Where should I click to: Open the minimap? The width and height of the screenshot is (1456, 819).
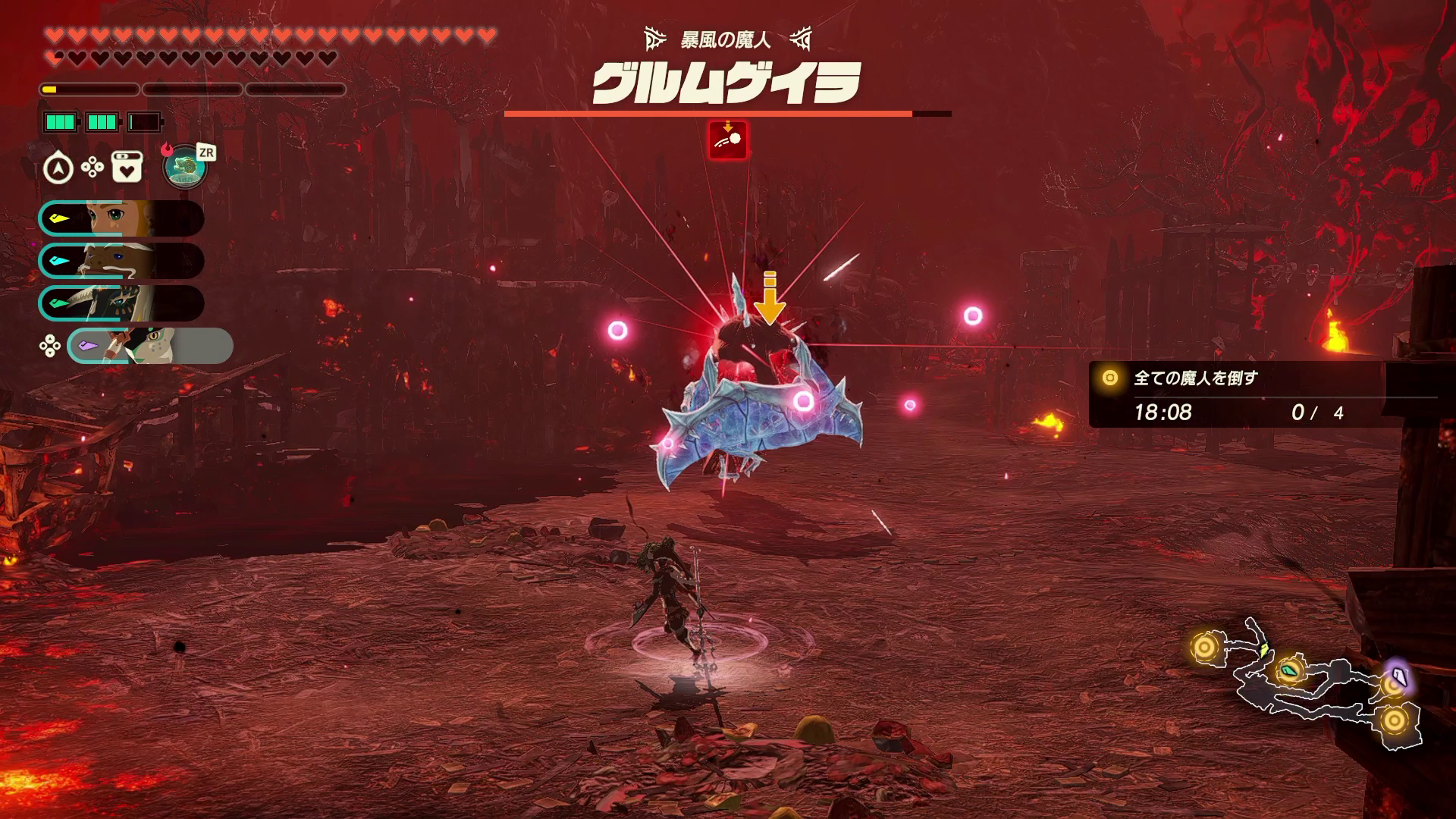[x=1306, y=683]
